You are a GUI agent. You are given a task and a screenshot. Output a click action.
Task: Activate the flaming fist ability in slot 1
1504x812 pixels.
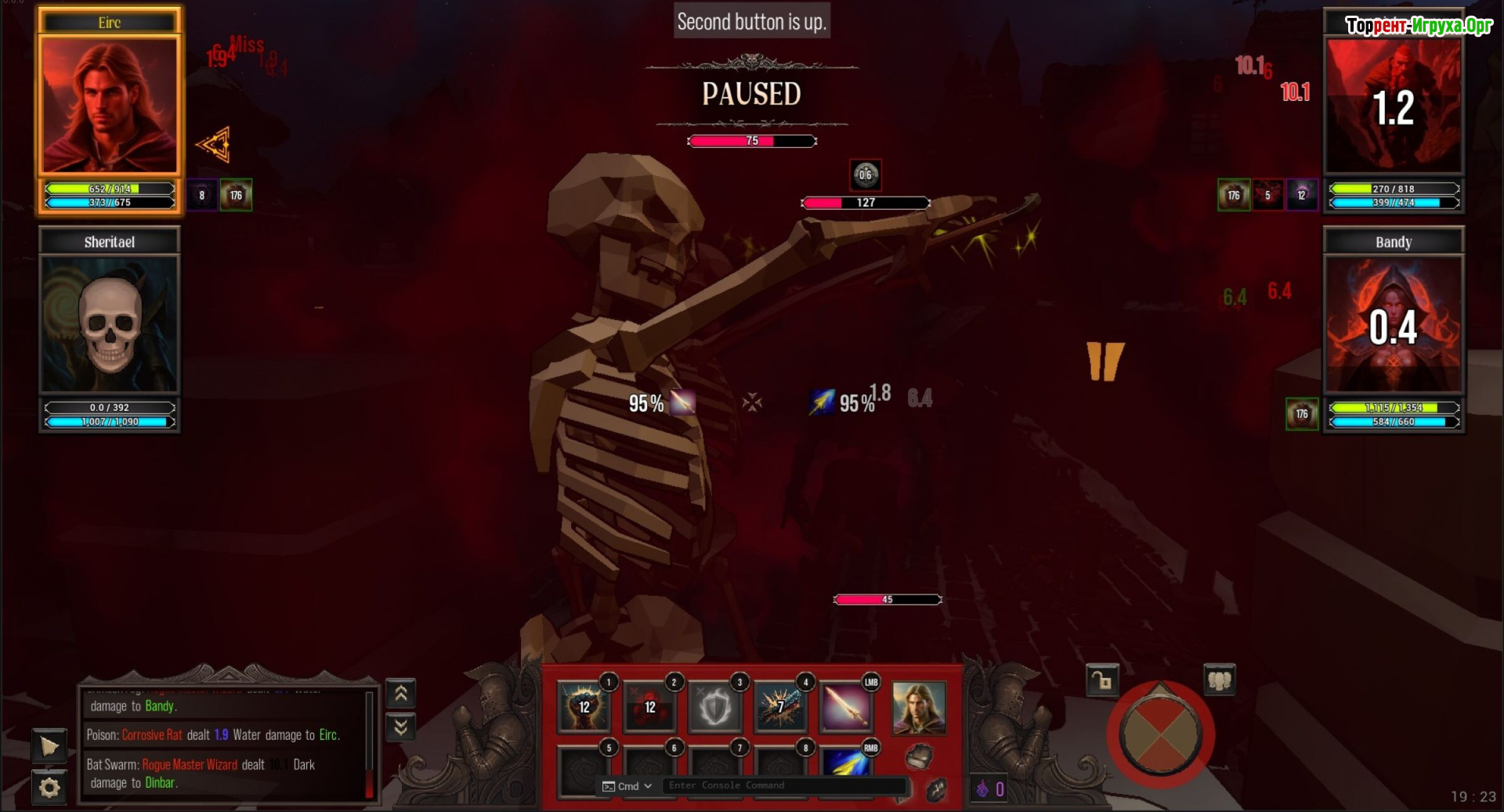[x=584, y=706]
